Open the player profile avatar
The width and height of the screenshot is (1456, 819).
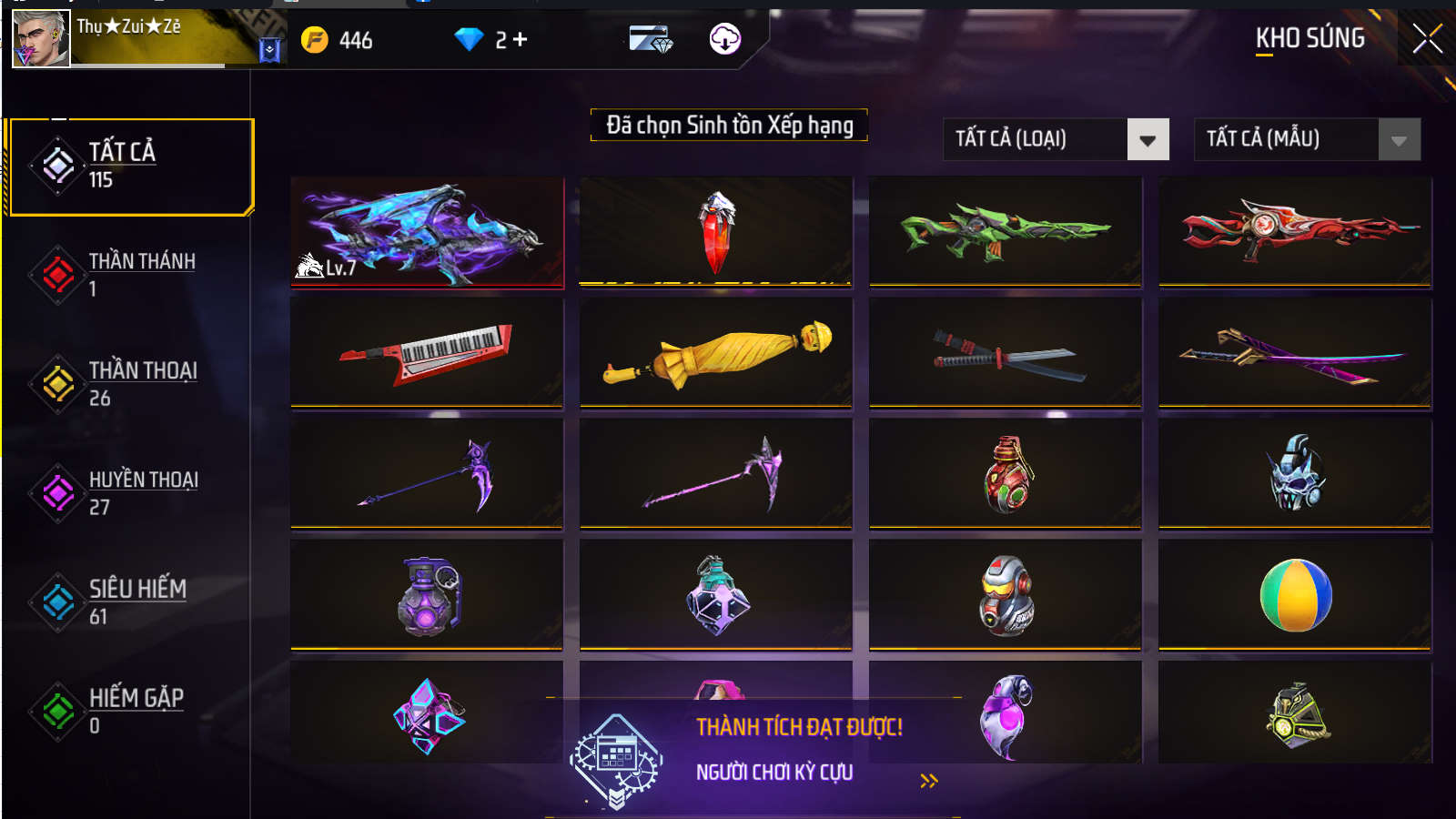[40, 40]
